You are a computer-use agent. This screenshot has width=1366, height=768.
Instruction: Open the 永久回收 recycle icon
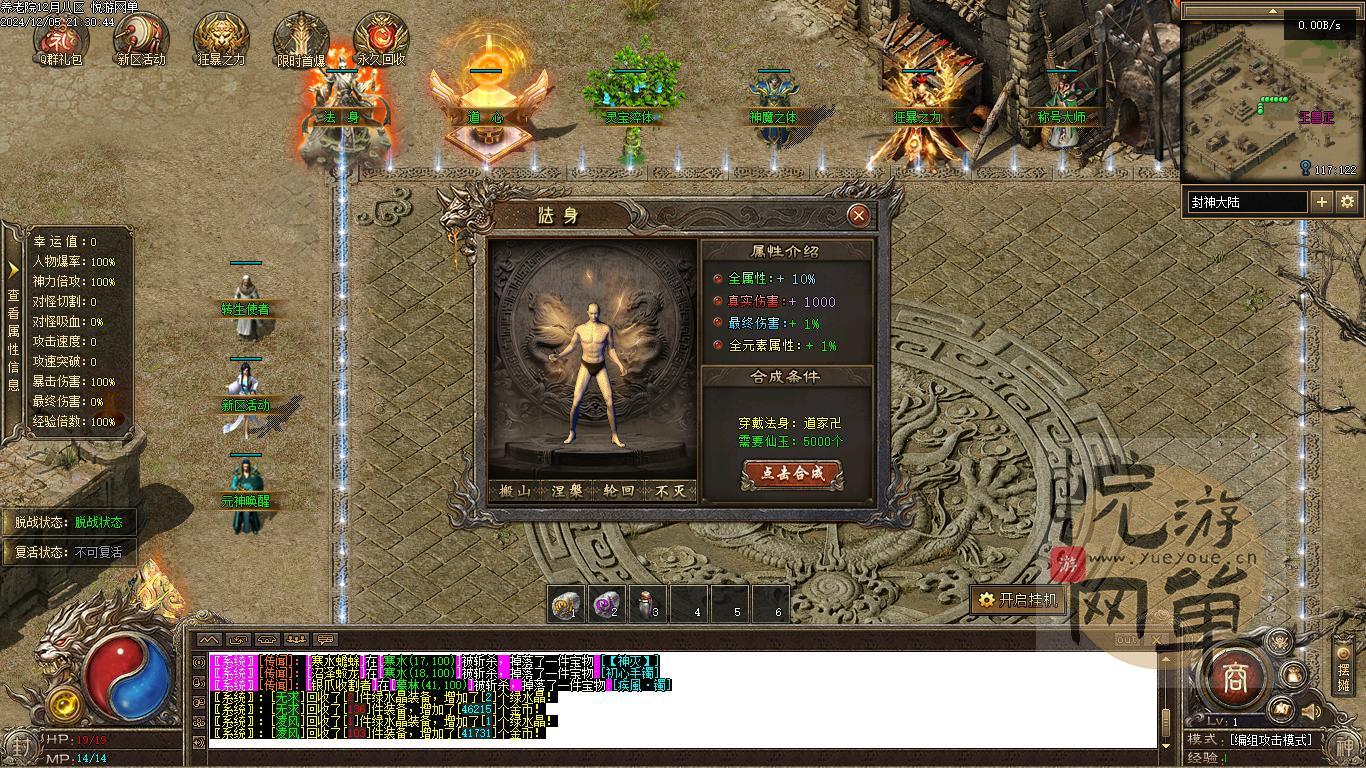coord(381,40)
